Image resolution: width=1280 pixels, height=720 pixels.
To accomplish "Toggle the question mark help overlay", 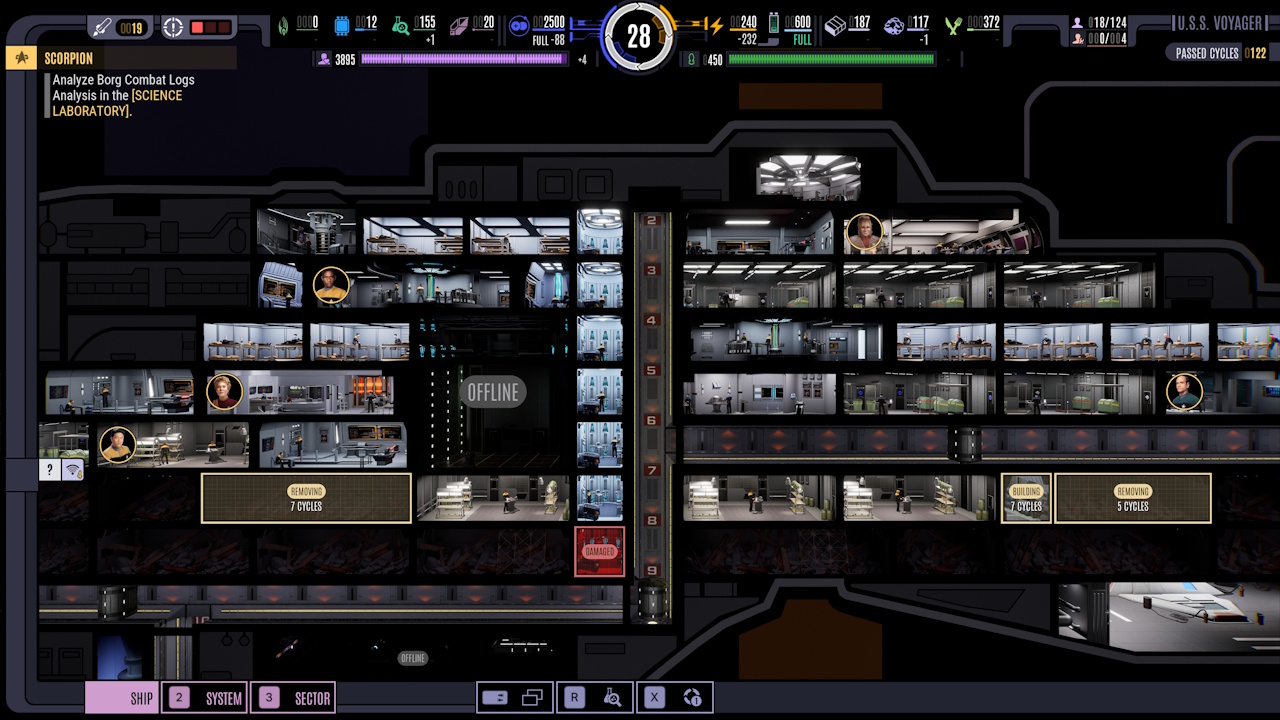I will pos(49,469).
